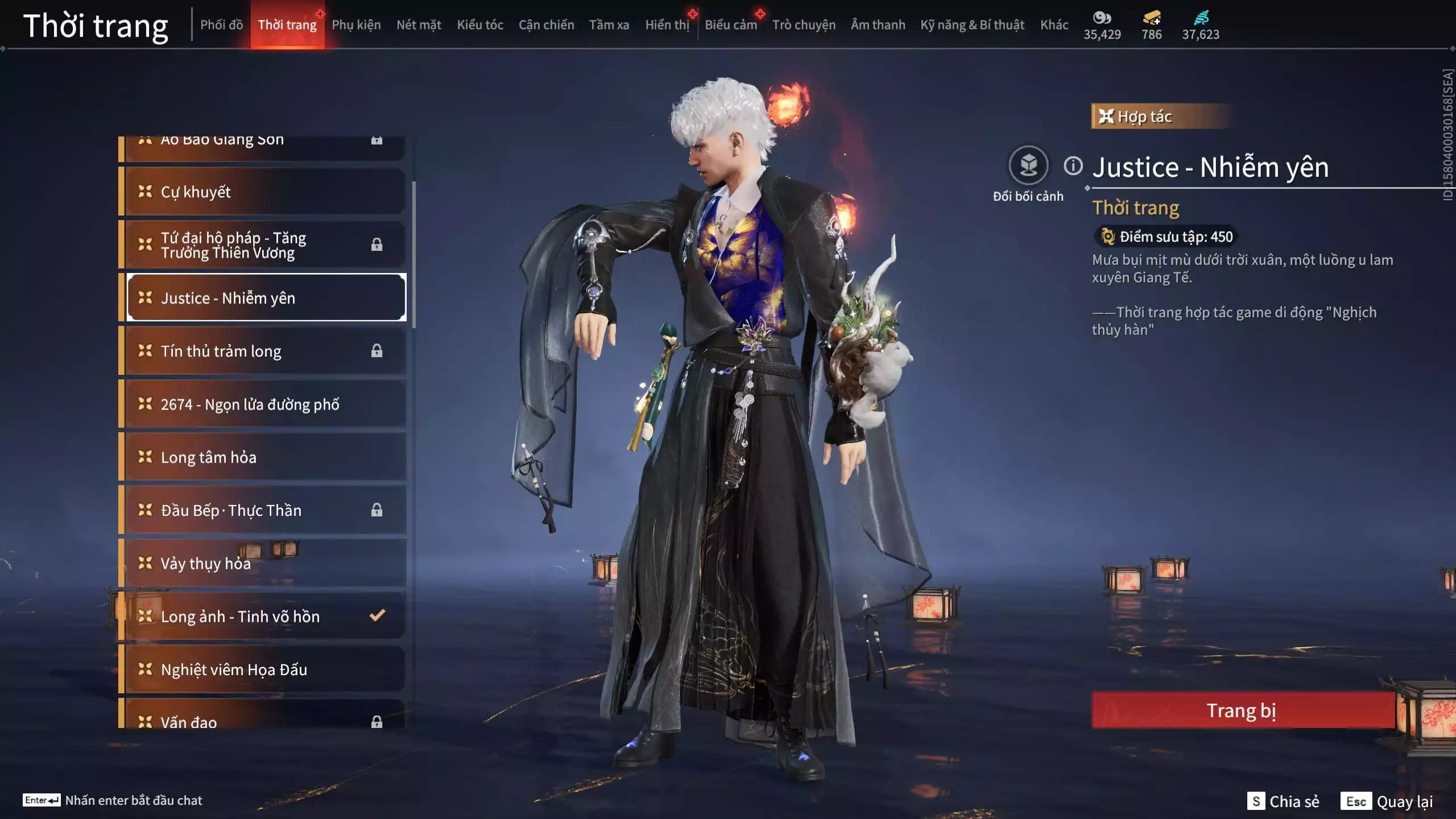The height and width of the screenshot is (819, 1456).
Task: Choose the Cự khuyết outfit
Action: (265, 192)
